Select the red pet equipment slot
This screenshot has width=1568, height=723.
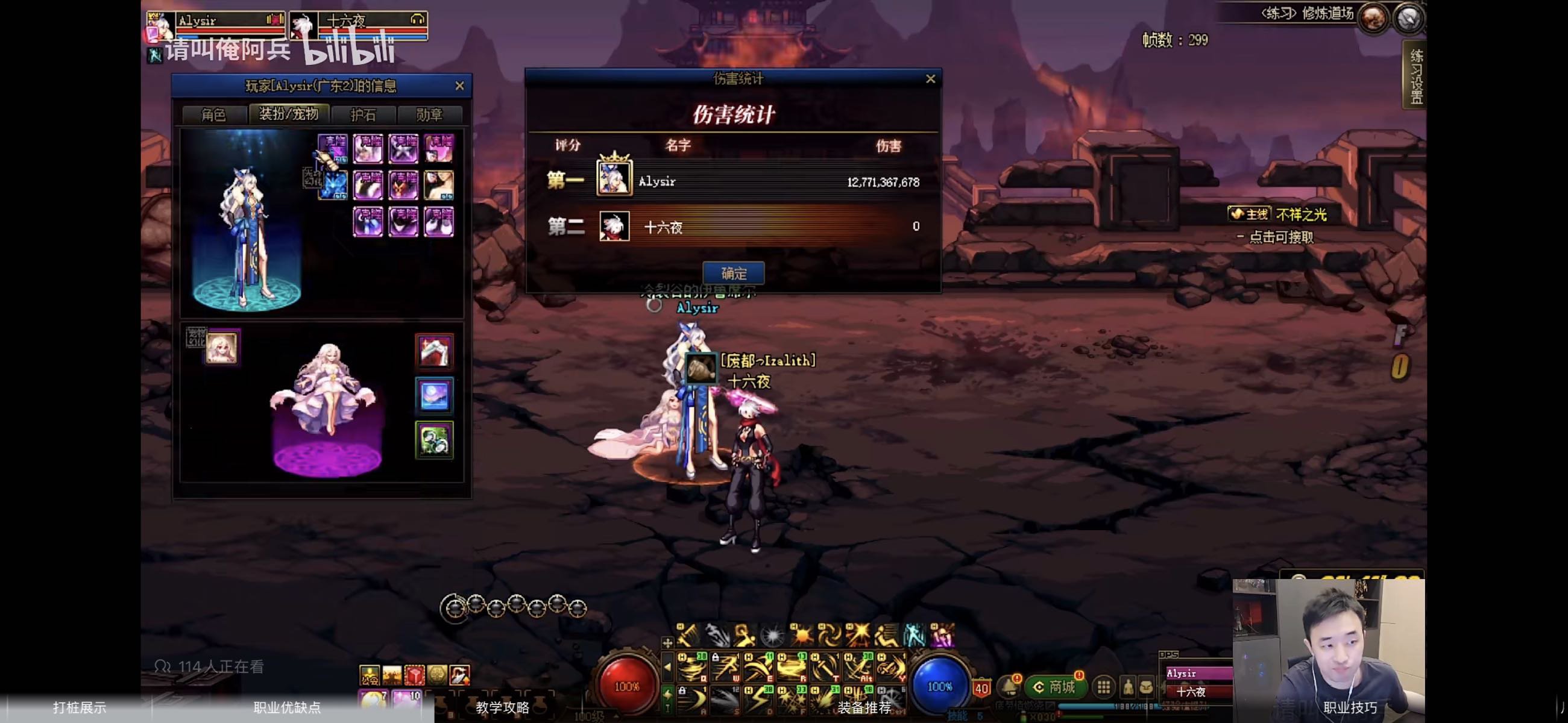(434, 351)
